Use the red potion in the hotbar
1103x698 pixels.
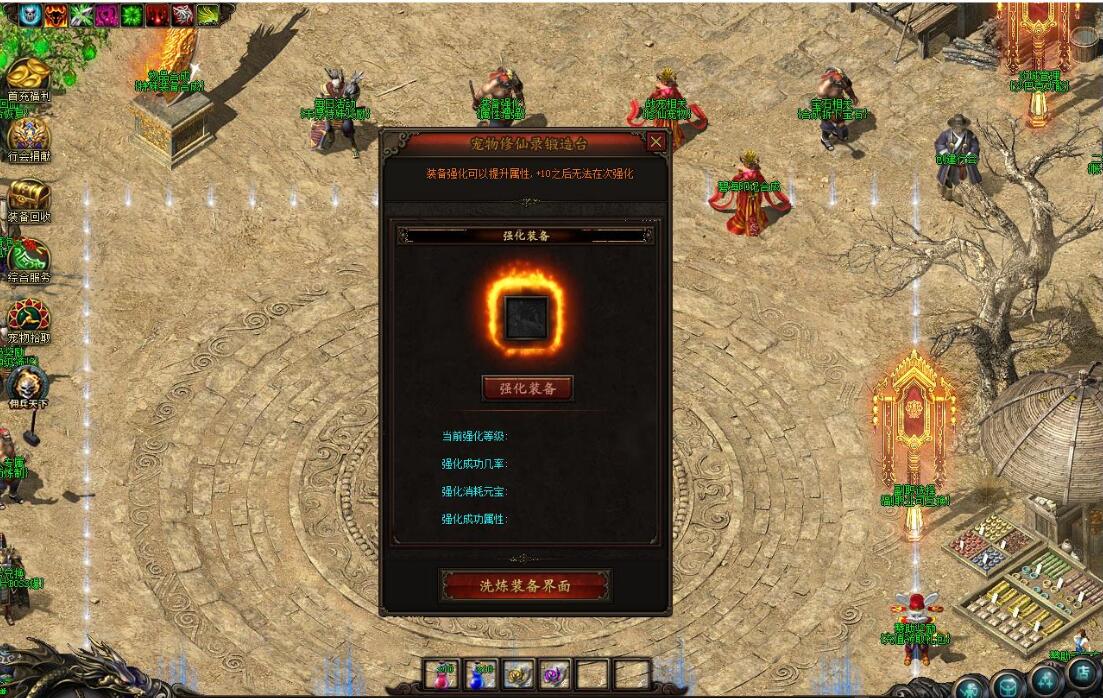444,675
